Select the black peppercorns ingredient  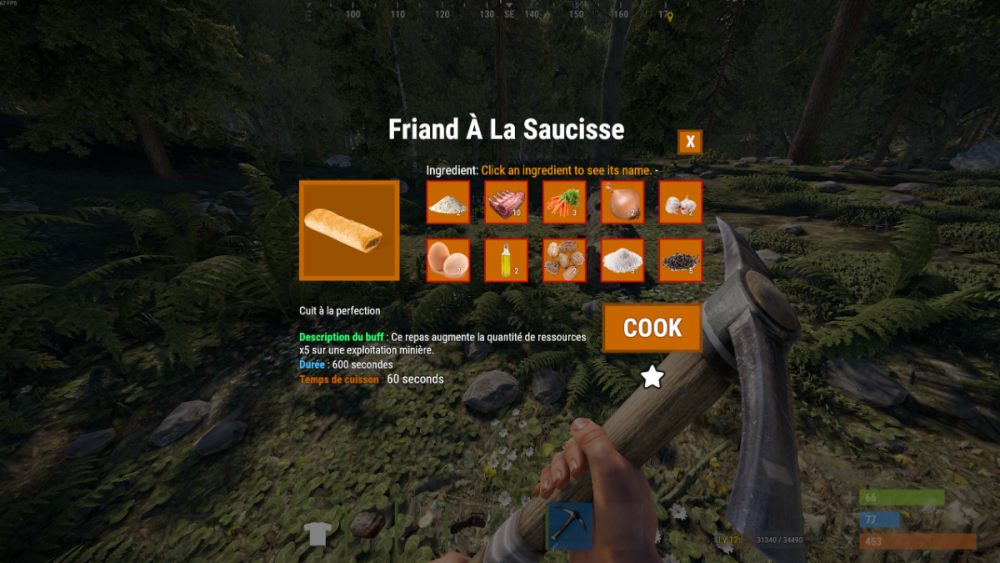coord(680,260)
